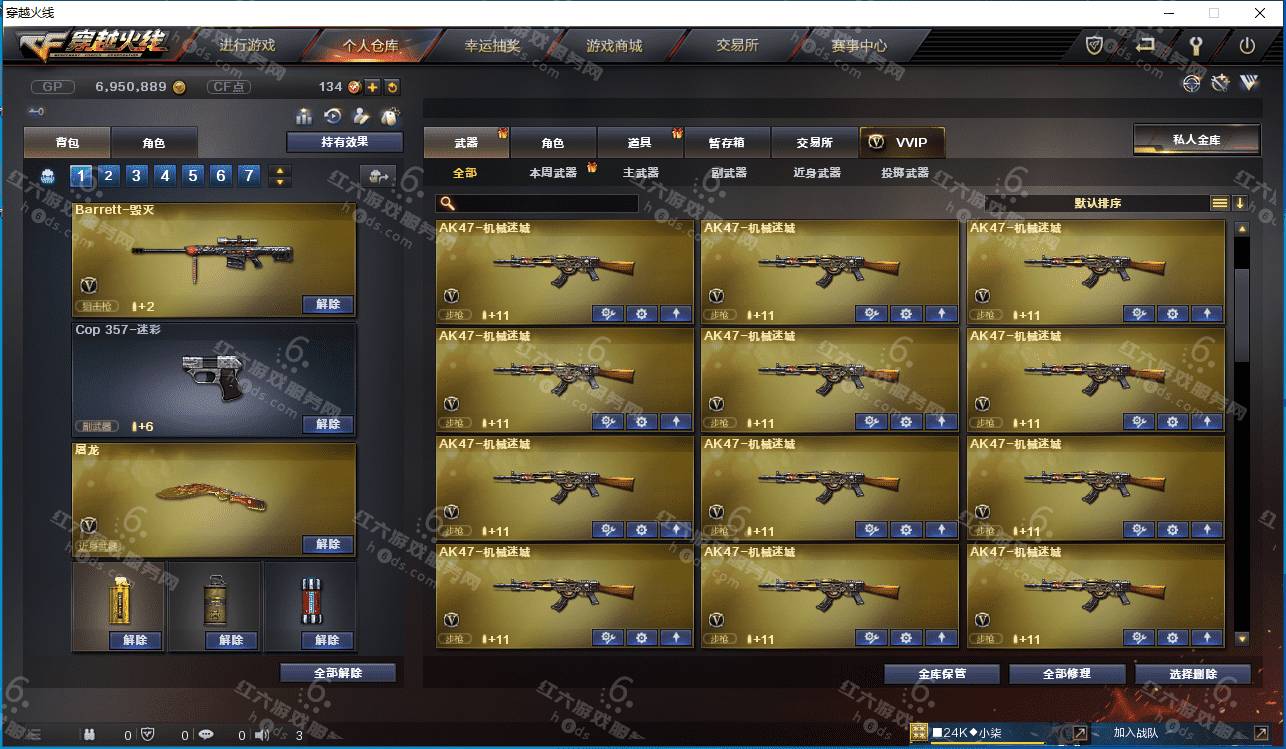Switch to the 角色 tab beside 背包
This screenshot has width=1286, height=749.
[153, 143]
